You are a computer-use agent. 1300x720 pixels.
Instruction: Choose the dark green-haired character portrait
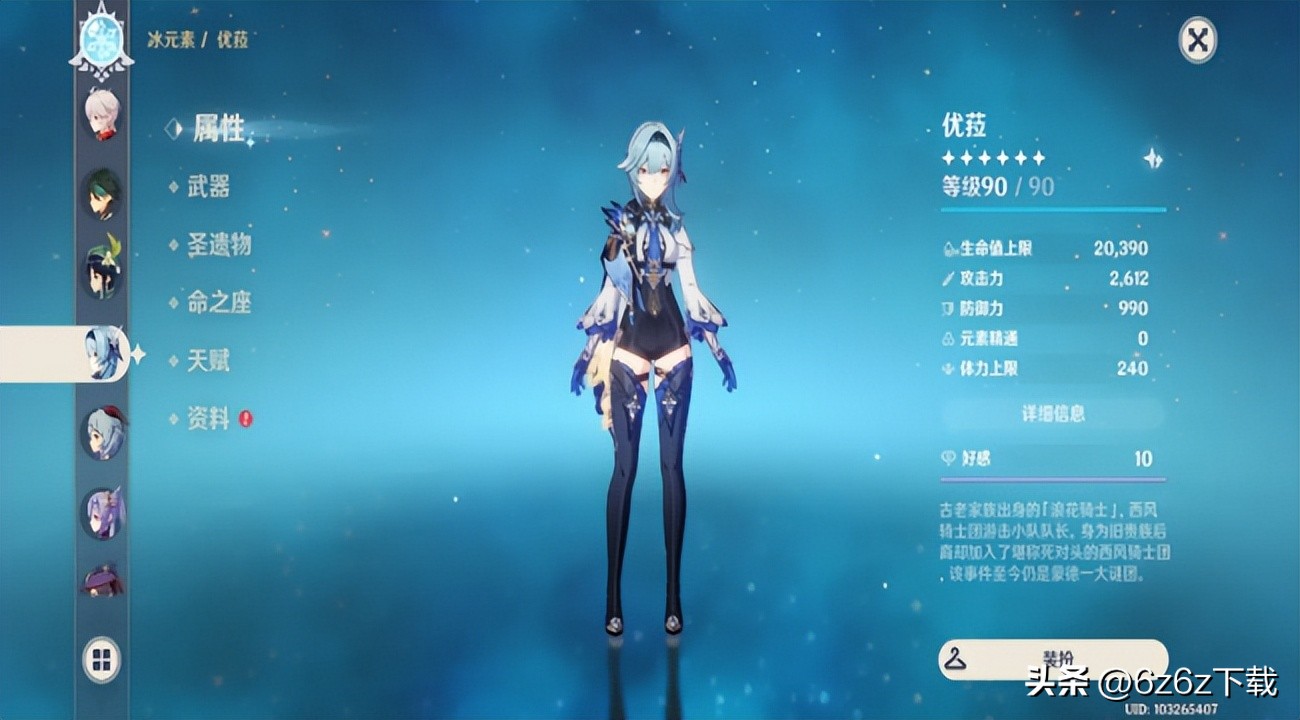pos(102,193)
